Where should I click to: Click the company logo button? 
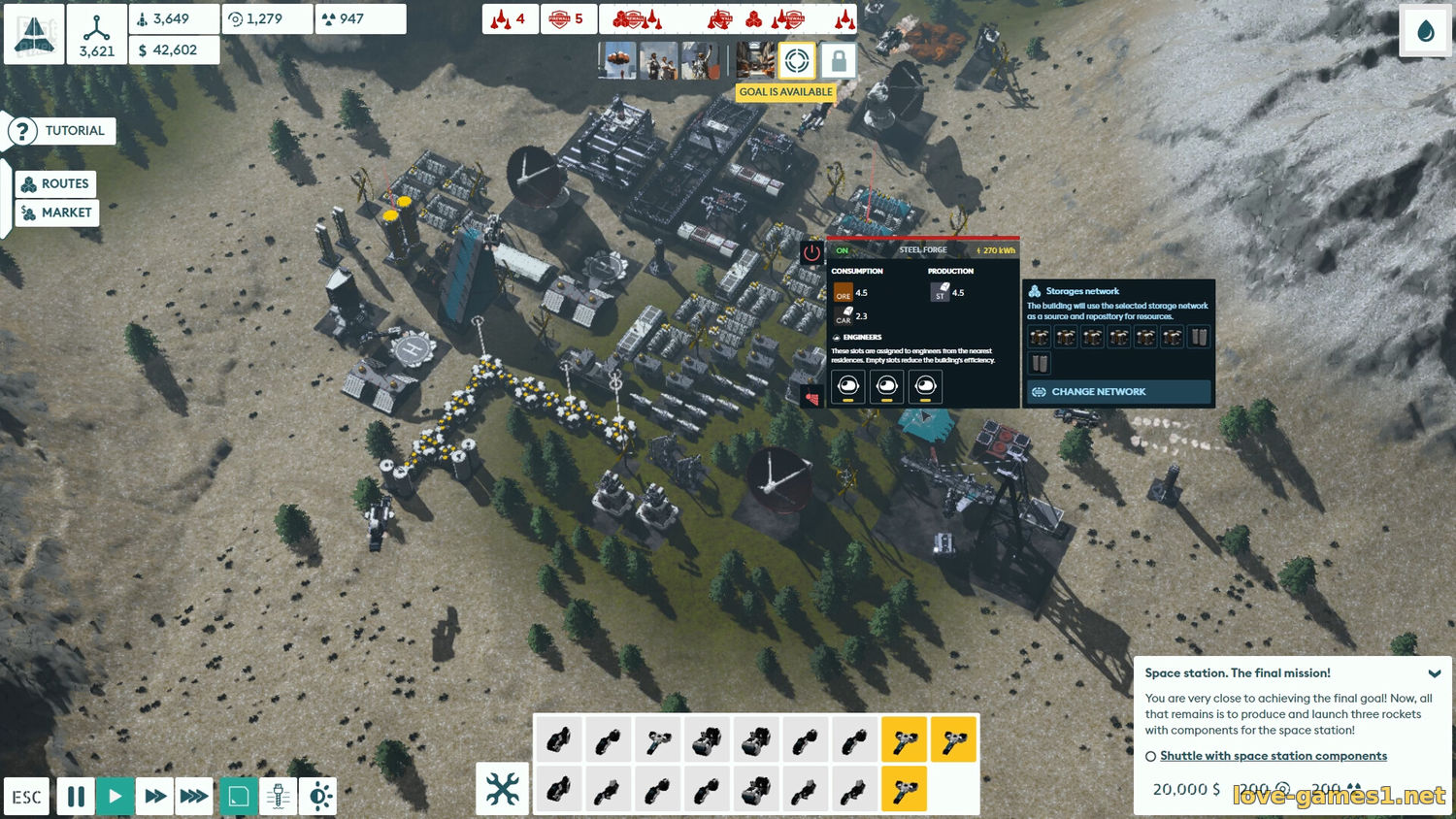click(x=34, y=34)
